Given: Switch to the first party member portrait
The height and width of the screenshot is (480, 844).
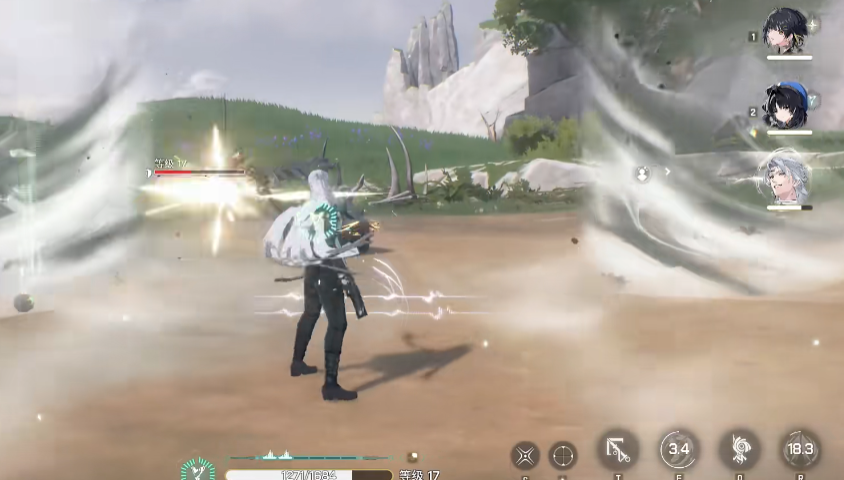Looking at the screenshot, I should coord(786,31).
